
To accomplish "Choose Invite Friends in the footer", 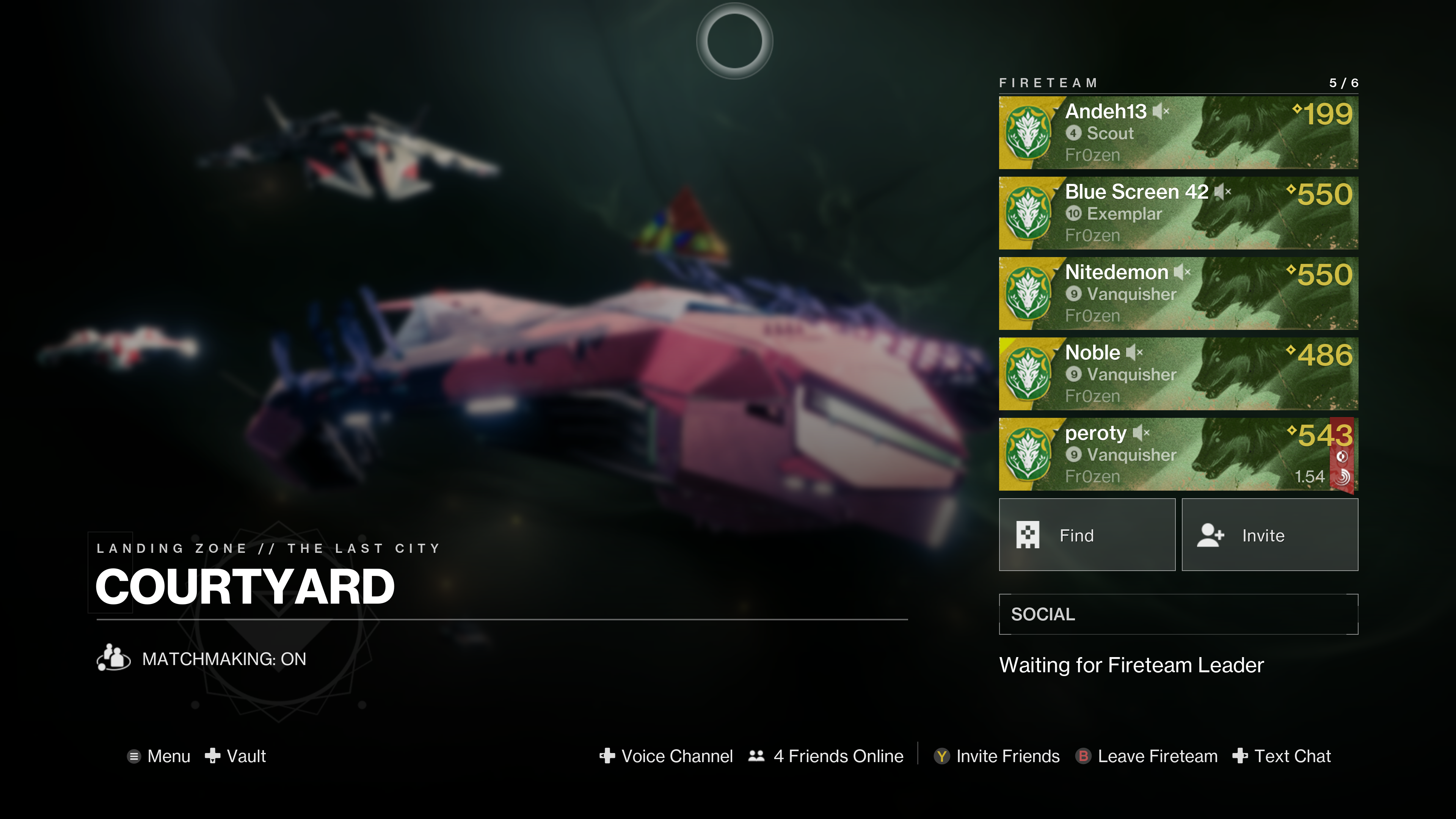I will pos(997,756).
